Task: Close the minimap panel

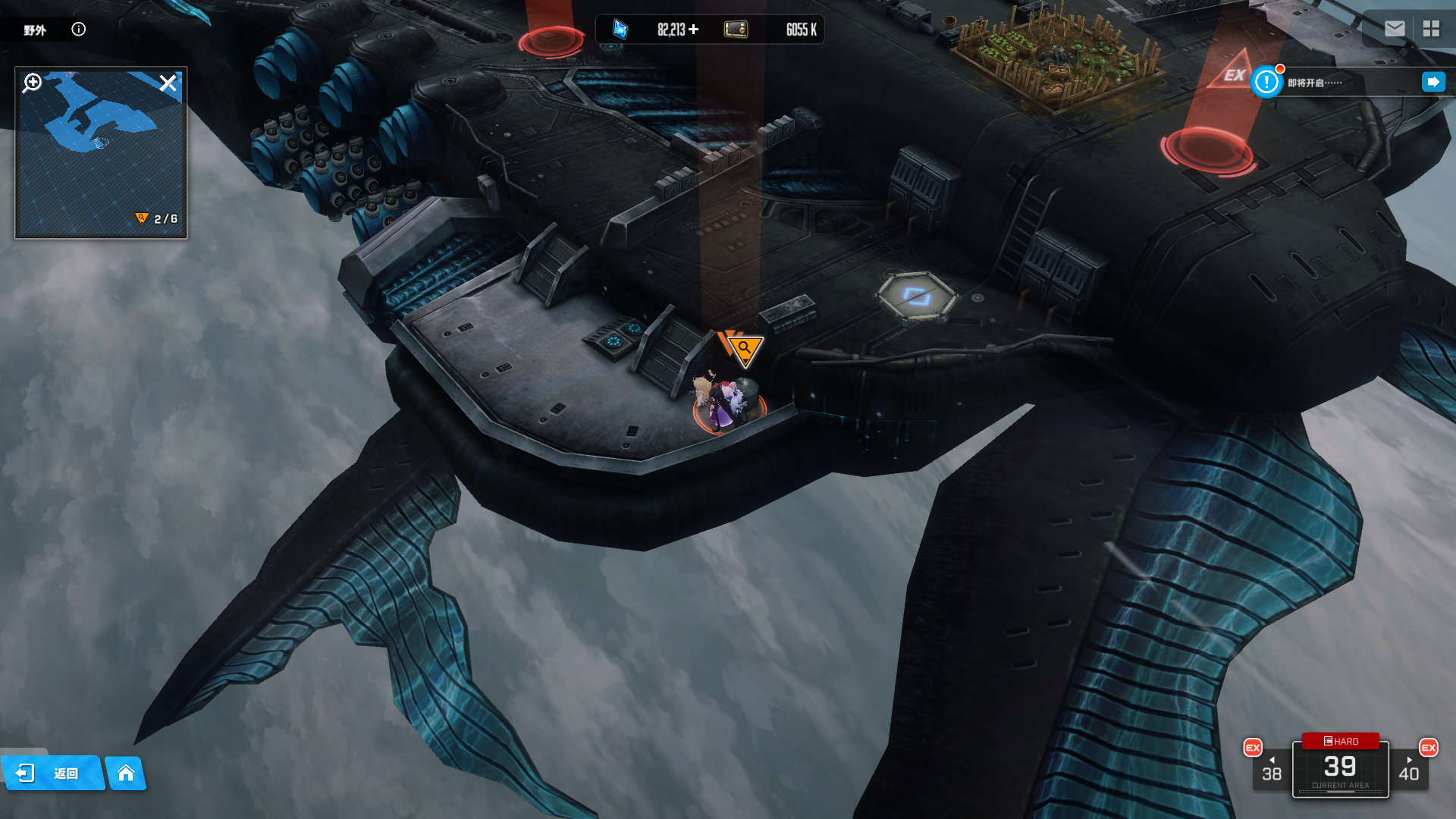Action: point(168,83)
